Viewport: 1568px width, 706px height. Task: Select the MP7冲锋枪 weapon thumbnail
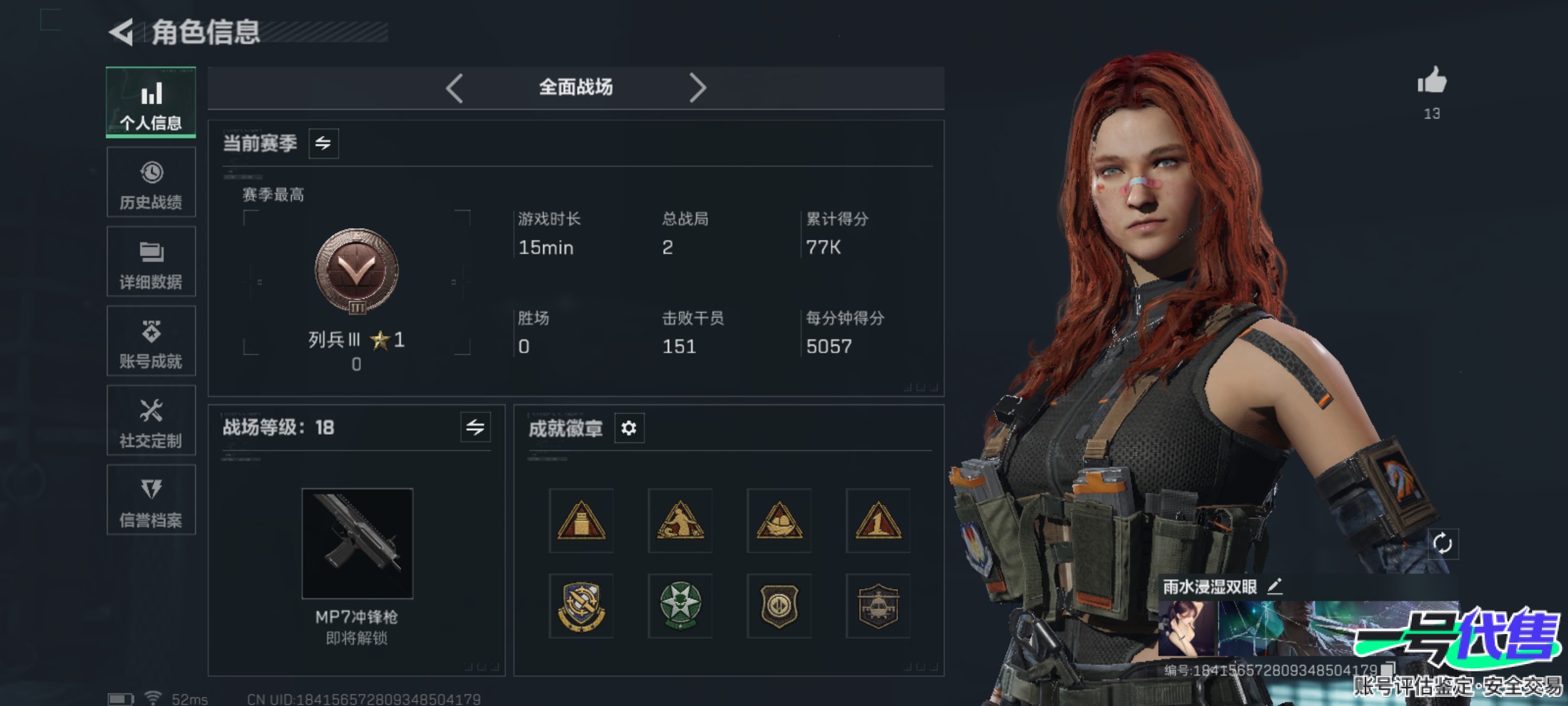click(357, 543)
